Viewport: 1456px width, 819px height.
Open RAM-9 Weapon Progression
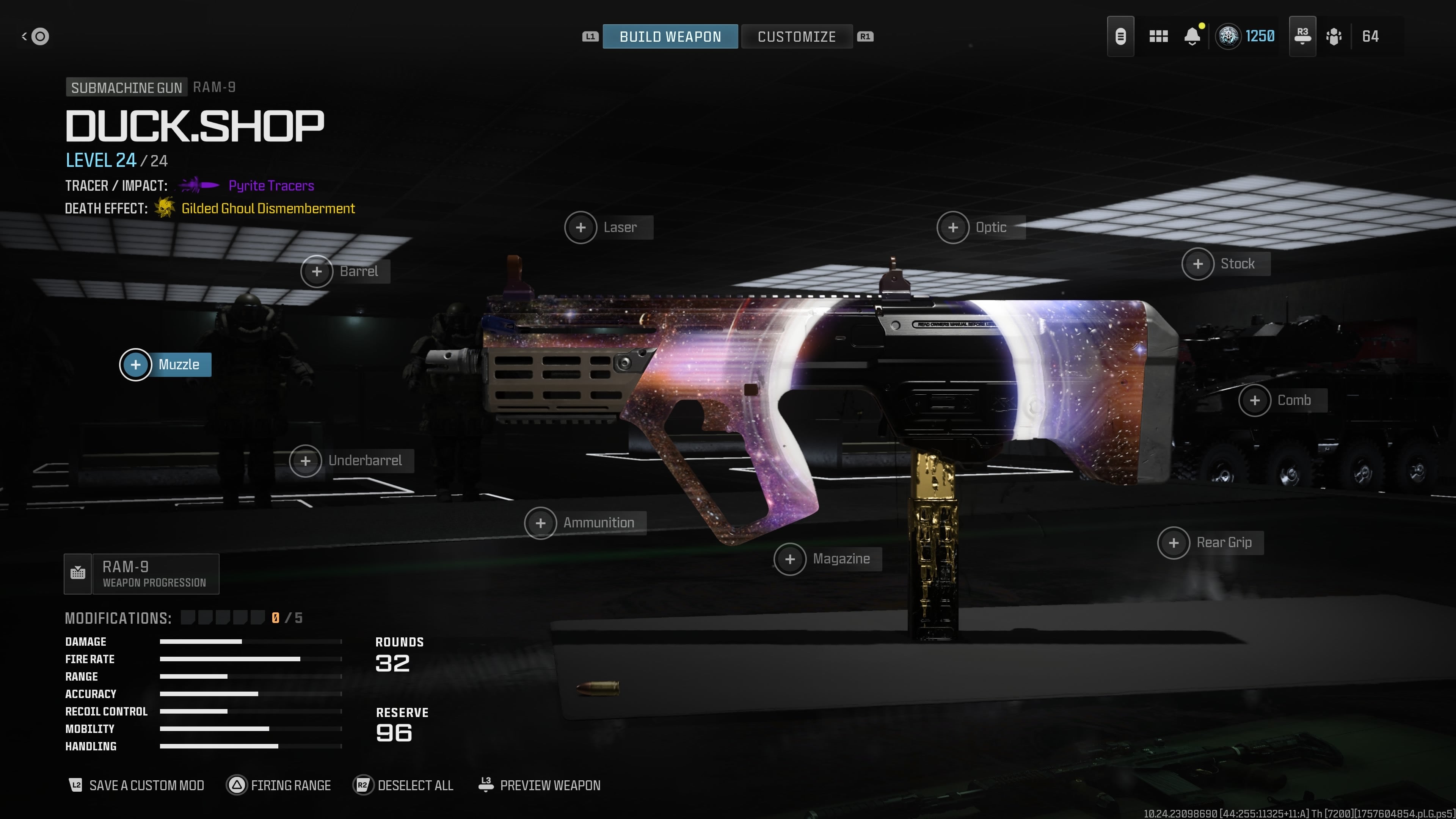coord(141,574)
